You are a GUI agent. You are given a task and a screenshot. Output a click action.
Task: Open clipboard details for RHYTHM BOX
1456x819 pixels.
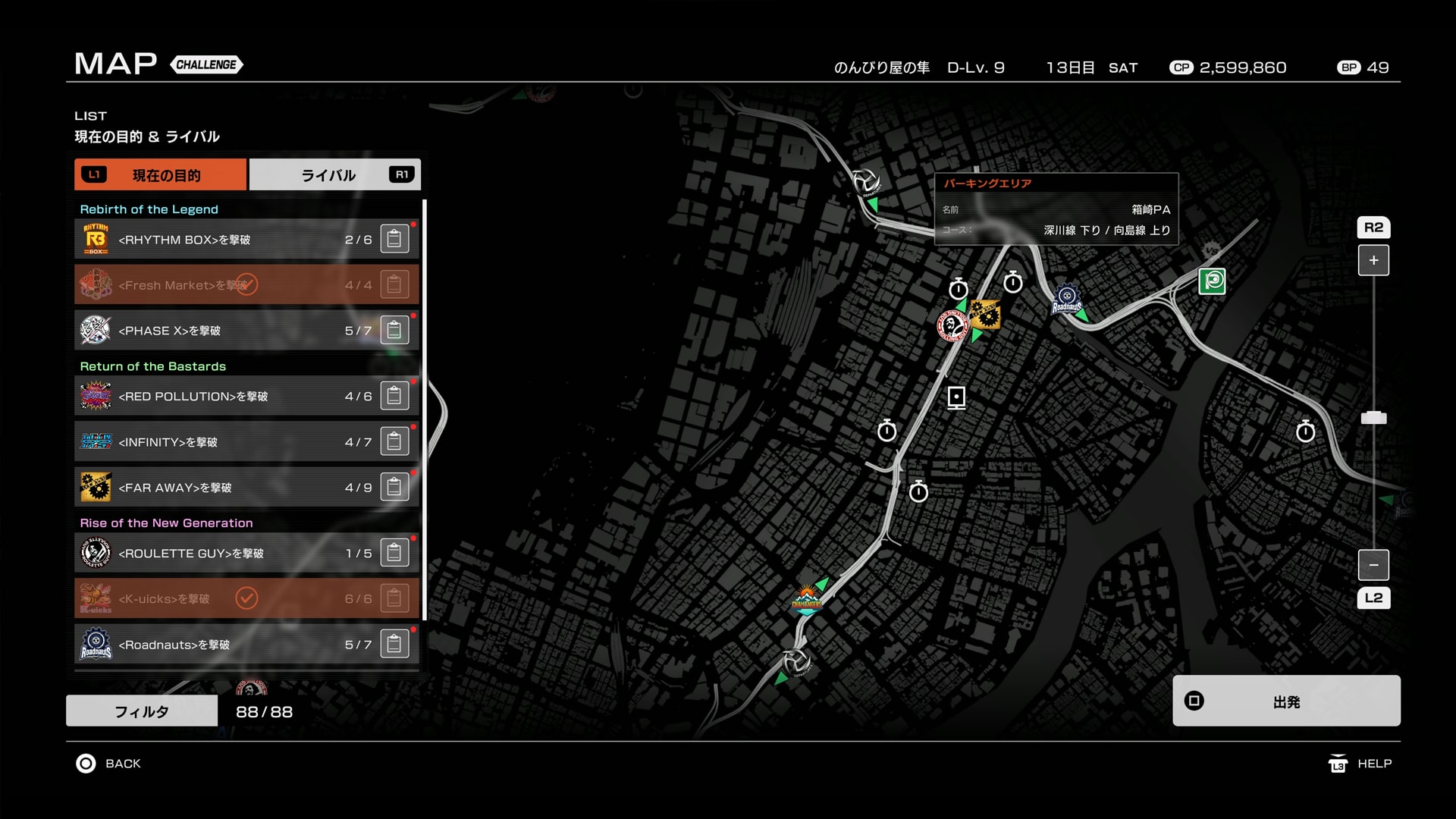point(394,240)
